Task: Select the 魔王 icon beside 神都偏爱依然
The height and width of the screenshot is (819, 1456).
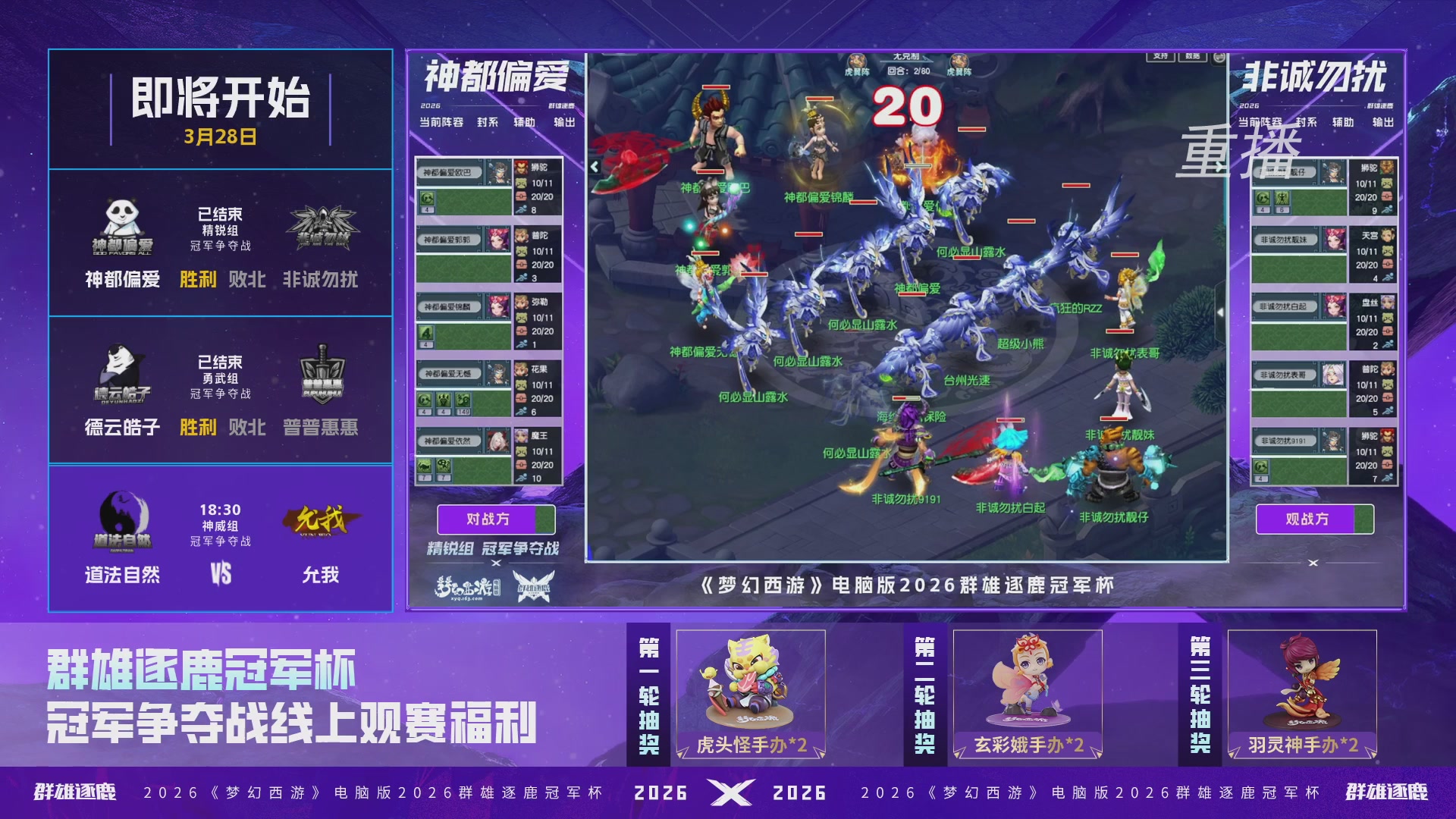Action: [521, 435]
